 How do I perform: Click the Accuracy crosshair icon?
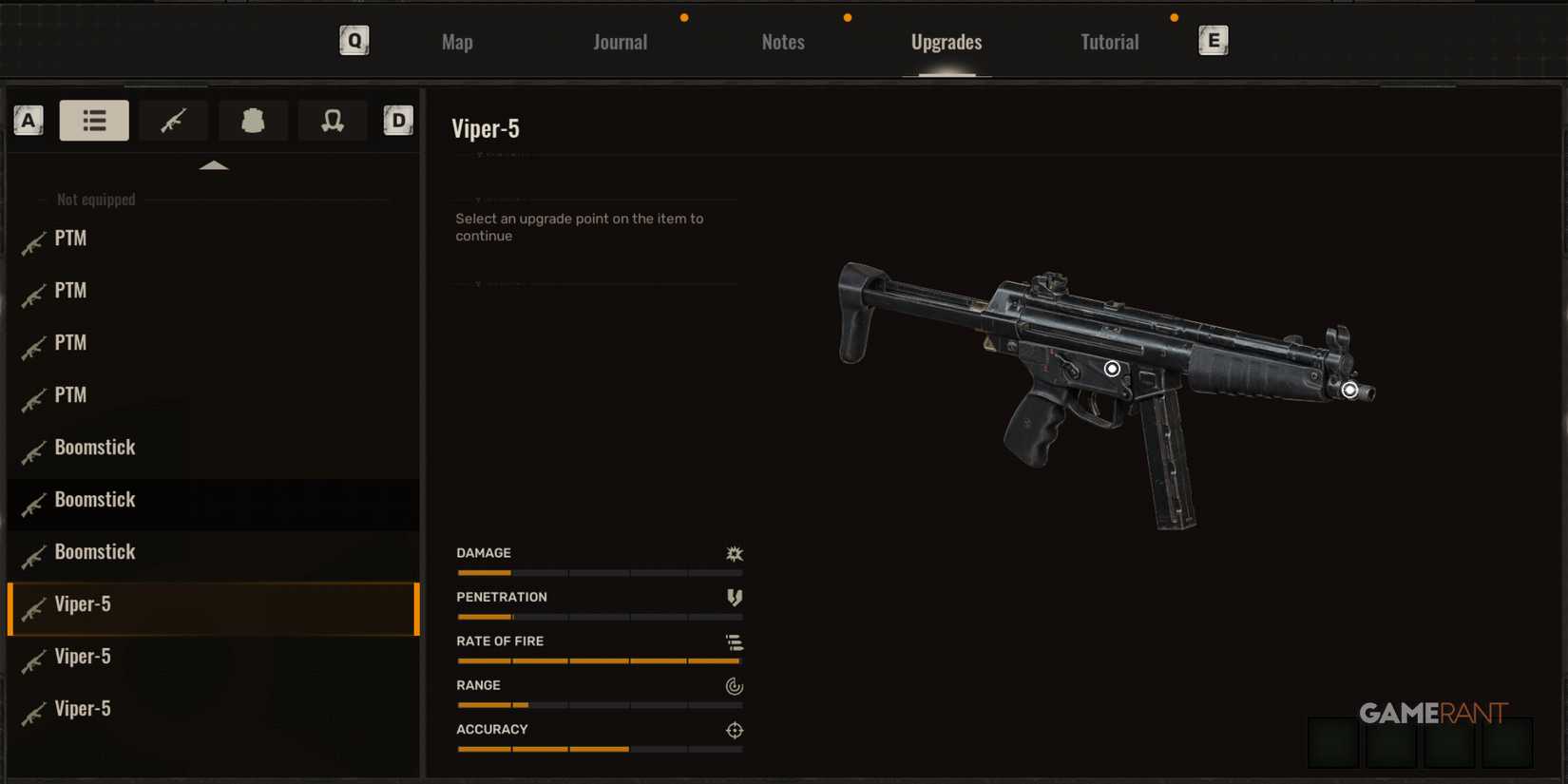point(734,730)
